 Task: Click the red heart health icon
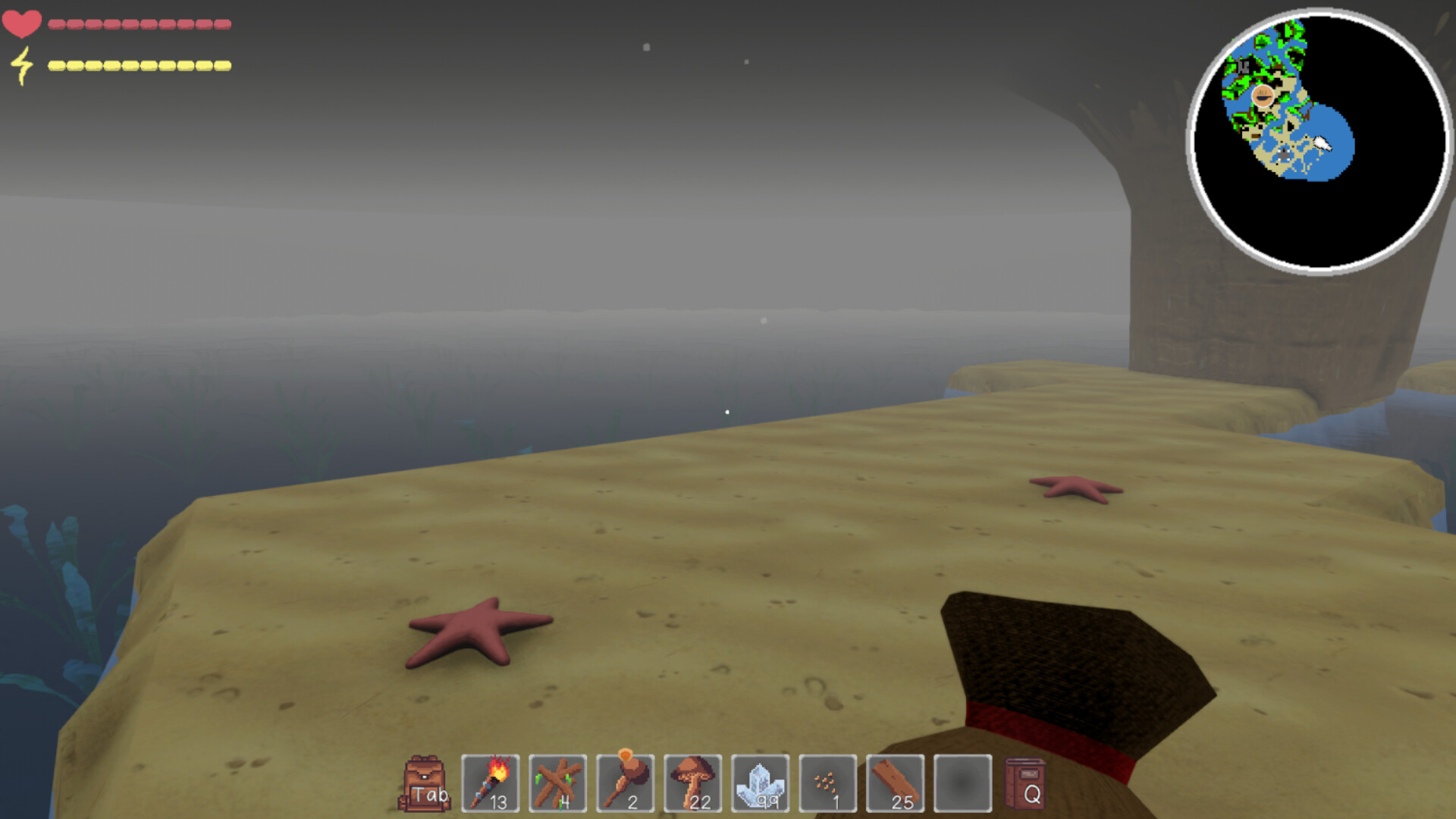coord(22,22)
